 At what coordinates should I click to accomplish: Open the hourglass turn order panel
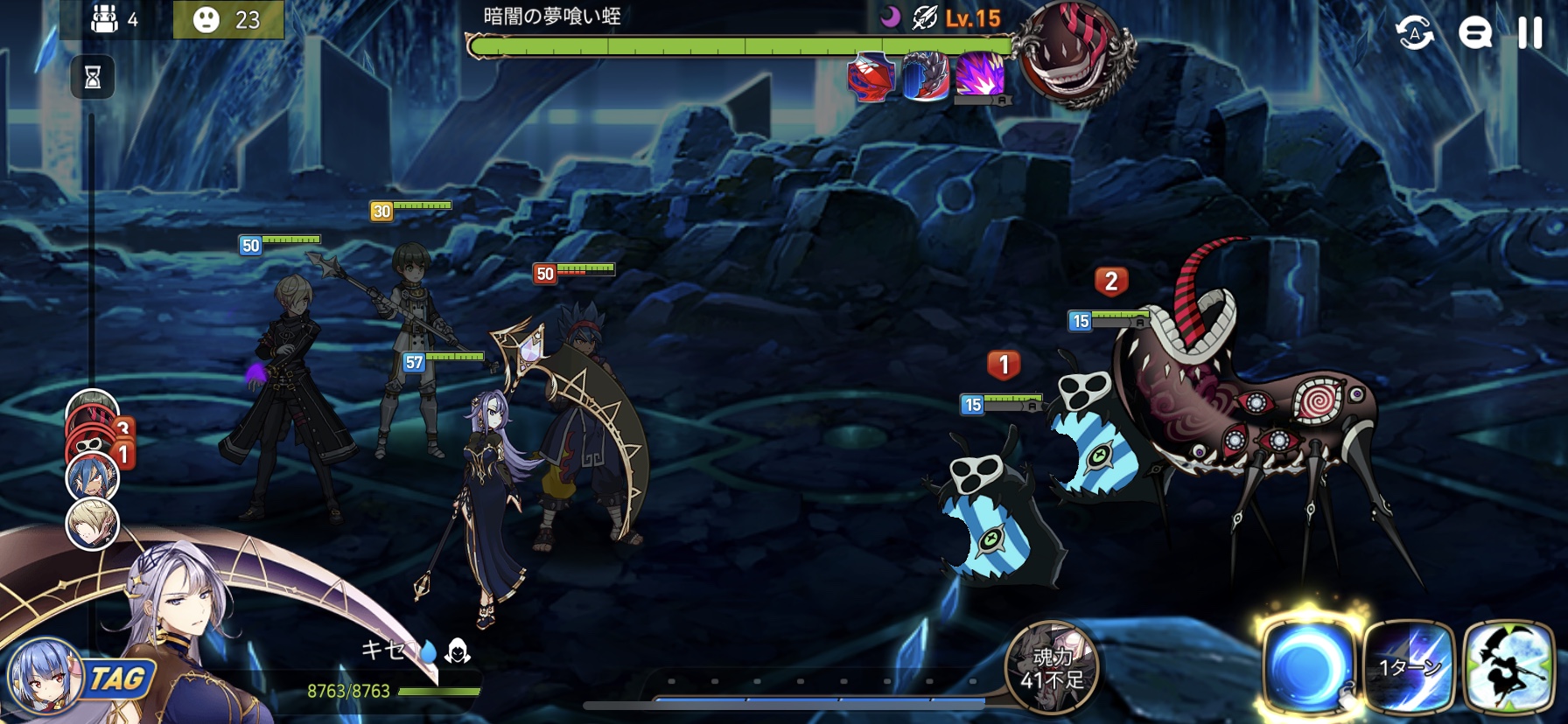click(93, 78)
